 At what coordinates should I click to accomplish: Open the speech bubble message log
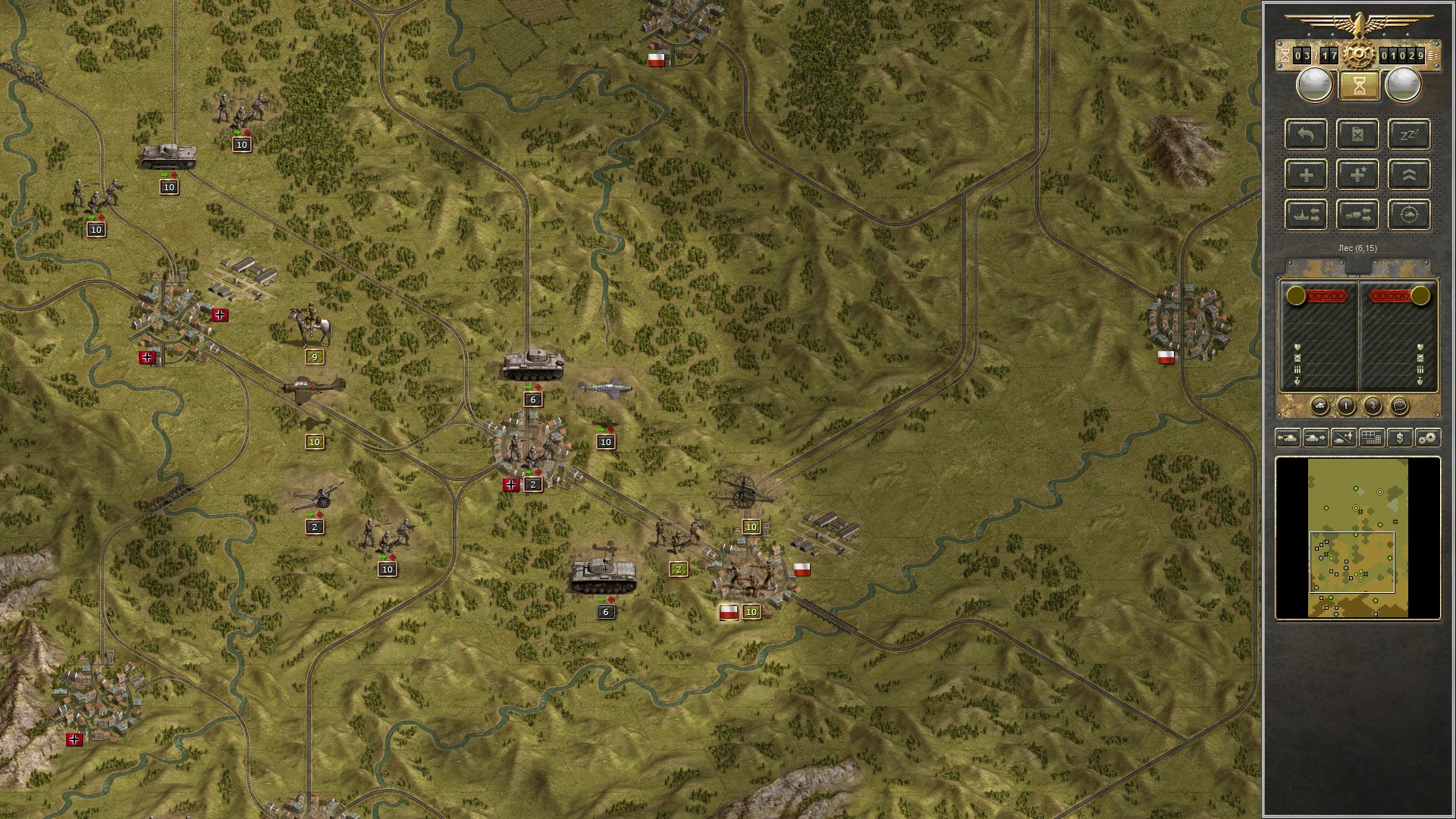(x=1399, y=406)
